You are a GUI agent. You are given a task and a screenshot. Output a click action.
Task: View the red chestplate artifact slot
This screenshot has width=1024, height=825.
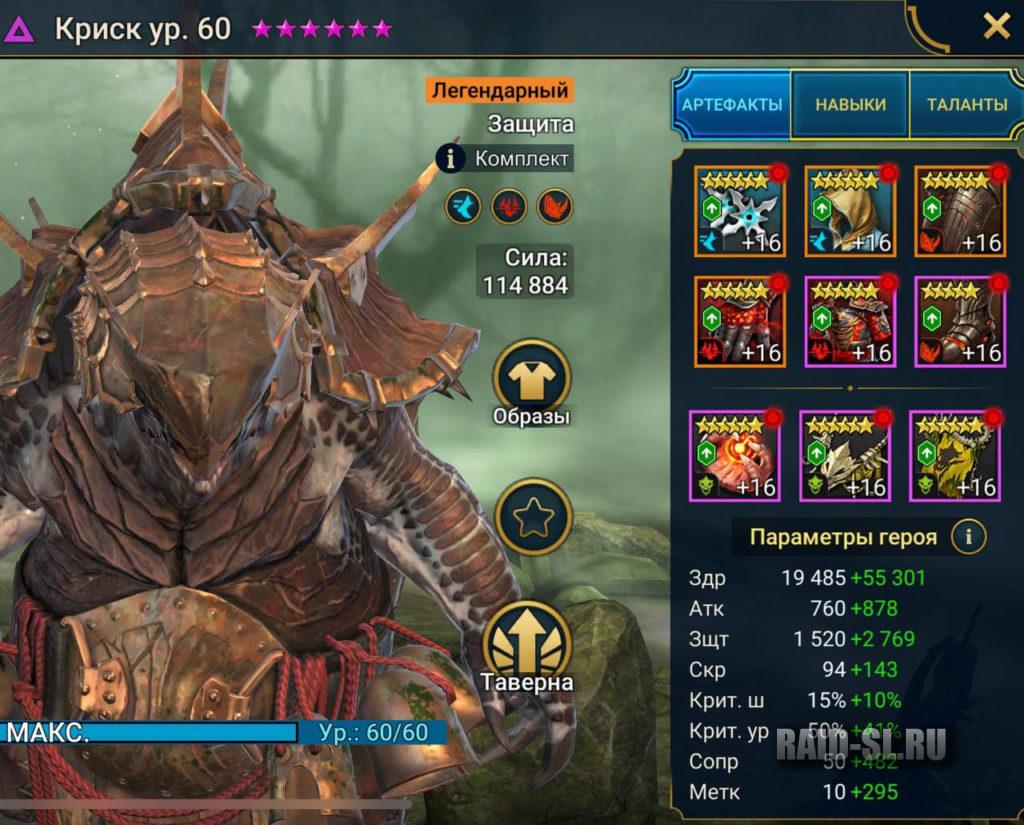point(850,322)
